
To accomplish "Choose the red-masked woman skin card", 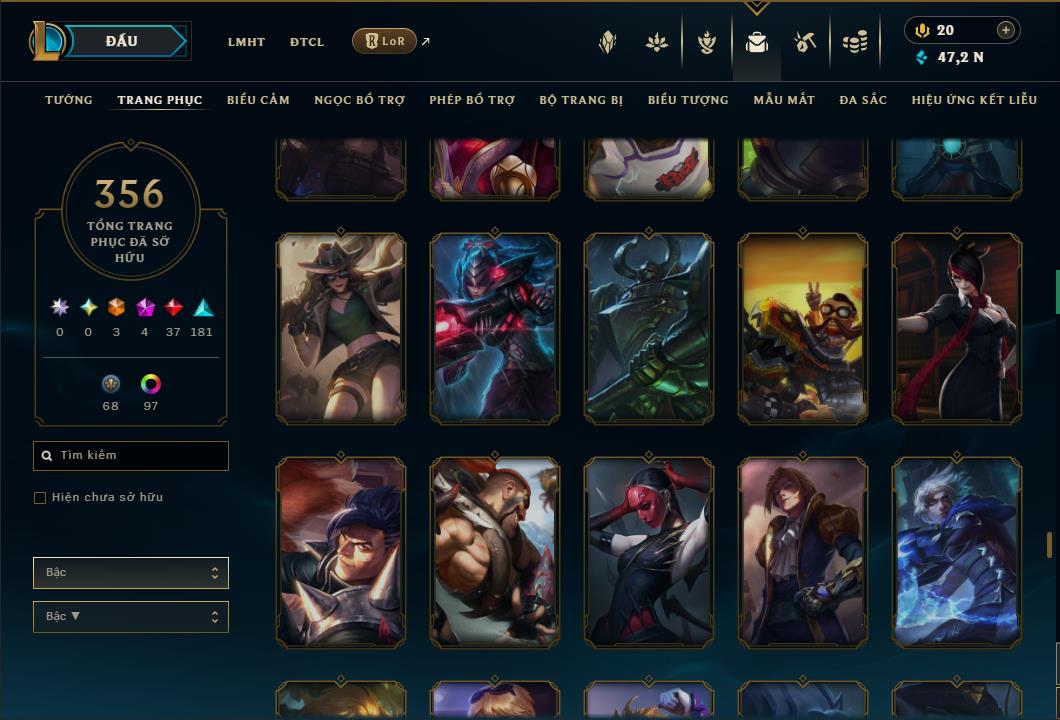I will click(x=649, y=551).
